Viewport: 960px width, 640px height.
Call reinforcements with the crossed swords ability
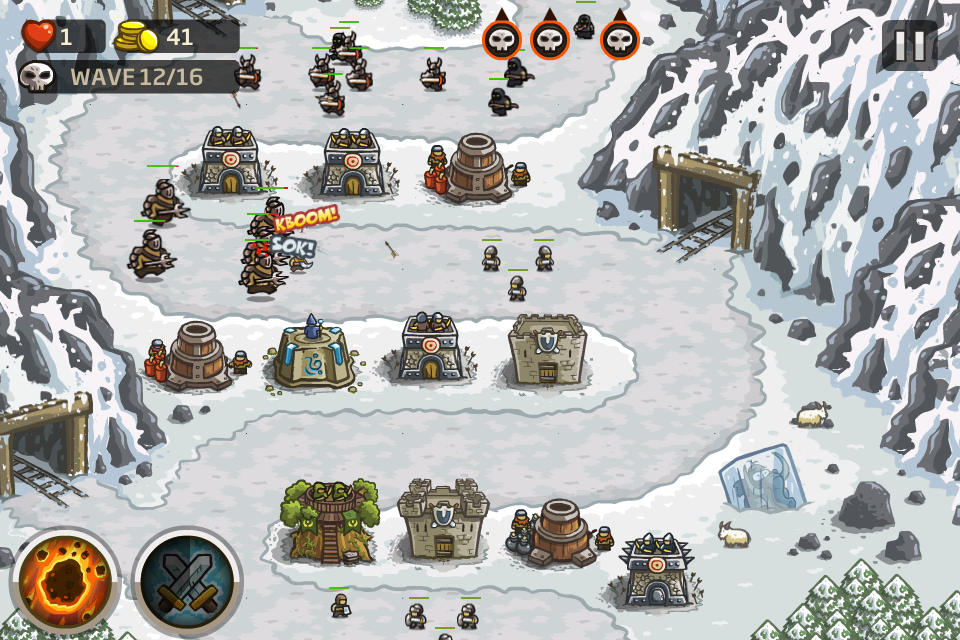coord(187,581)
